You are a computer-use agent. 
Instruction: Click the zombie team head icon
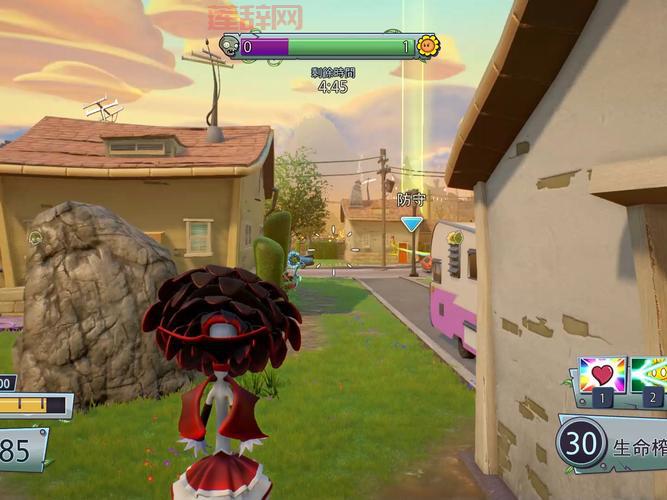click(229, 46)
